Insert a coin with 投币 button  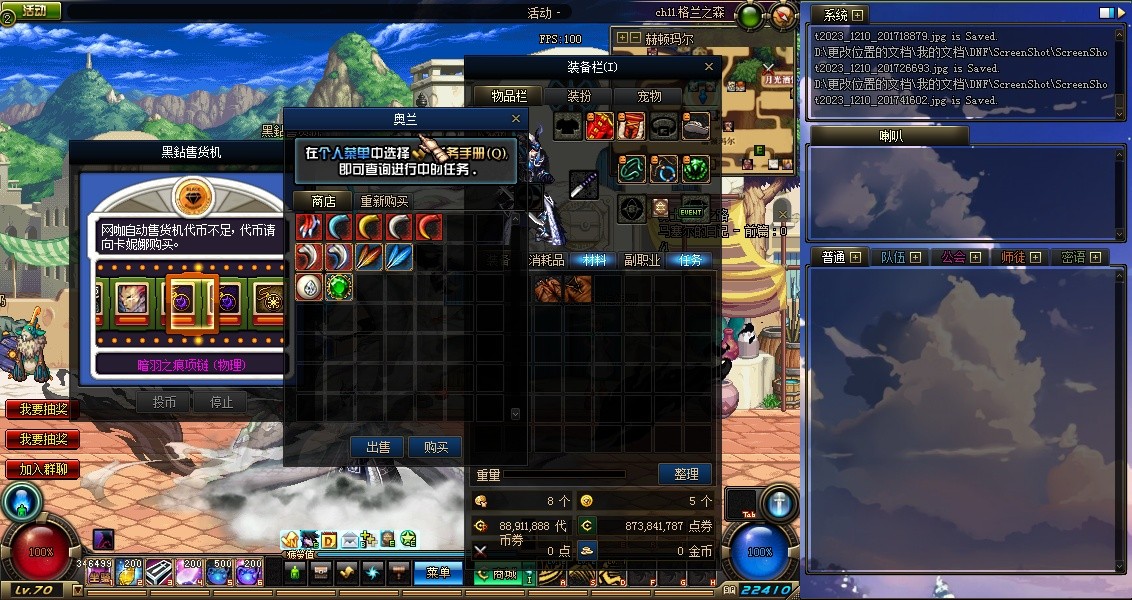point(164,402)
